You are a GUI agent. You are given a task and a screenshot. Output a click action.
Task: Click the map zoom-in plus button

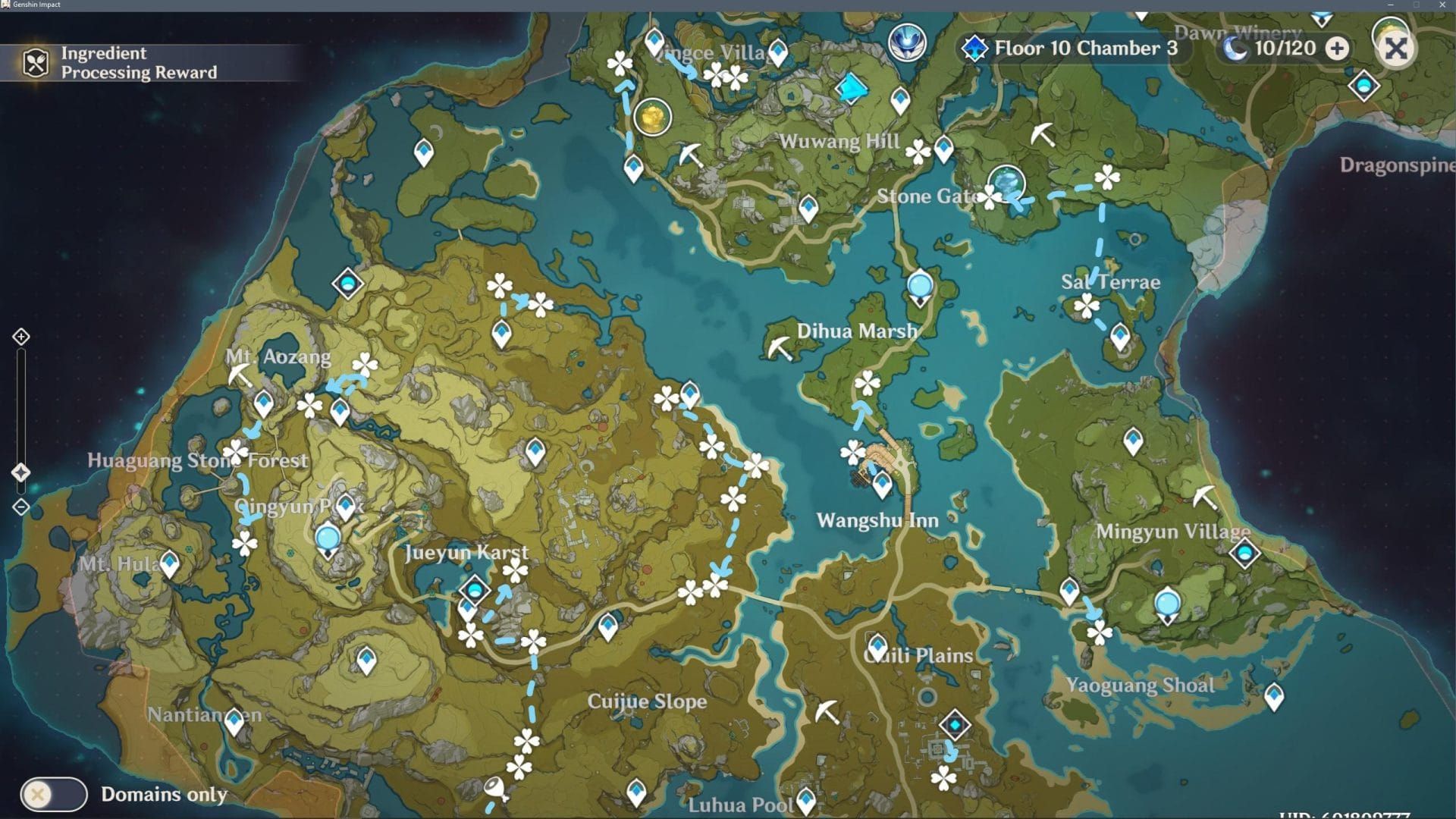coord(21,337)
